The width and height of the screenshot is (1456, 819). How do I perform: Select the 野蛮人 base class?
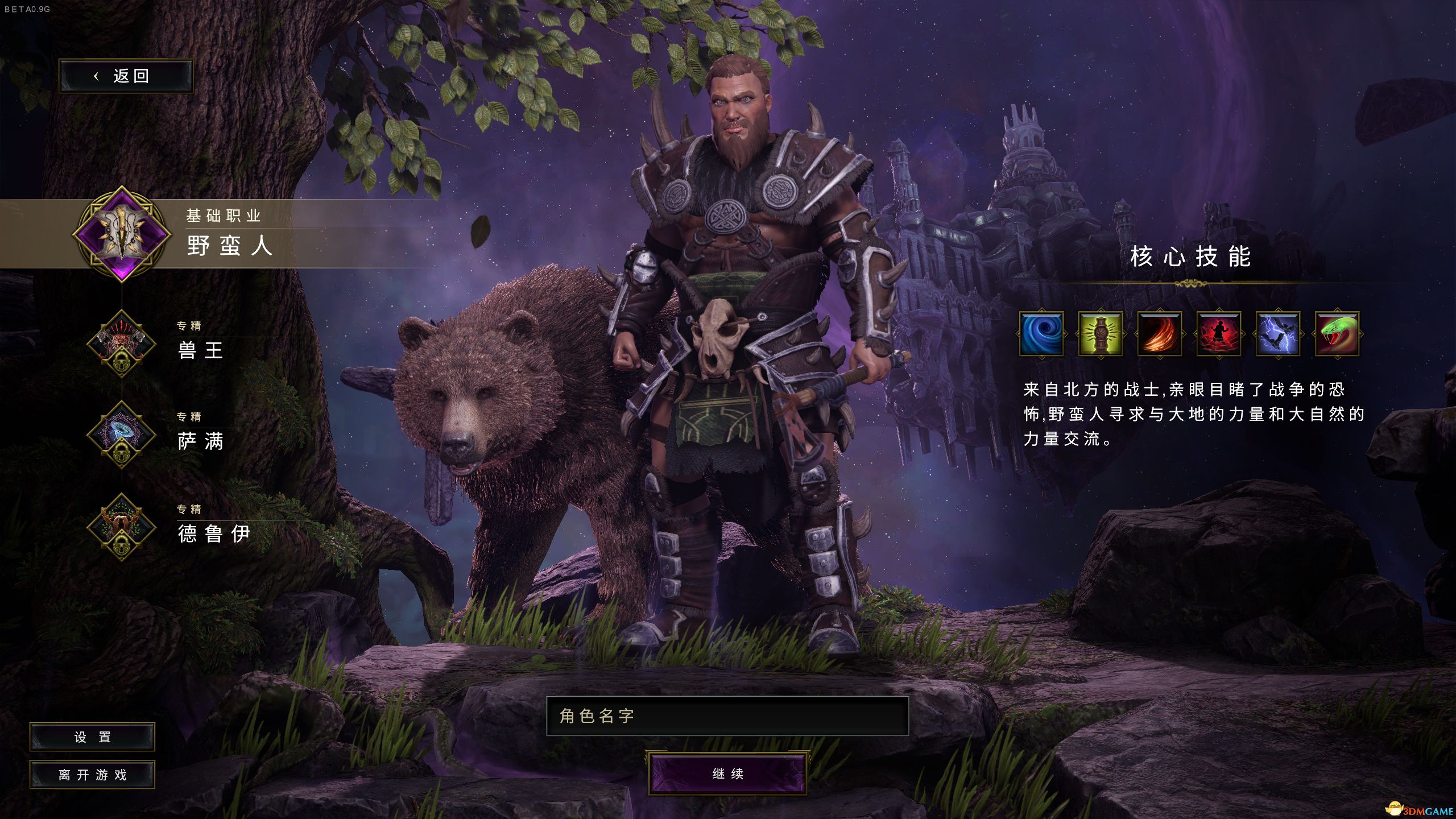point(229,246)
